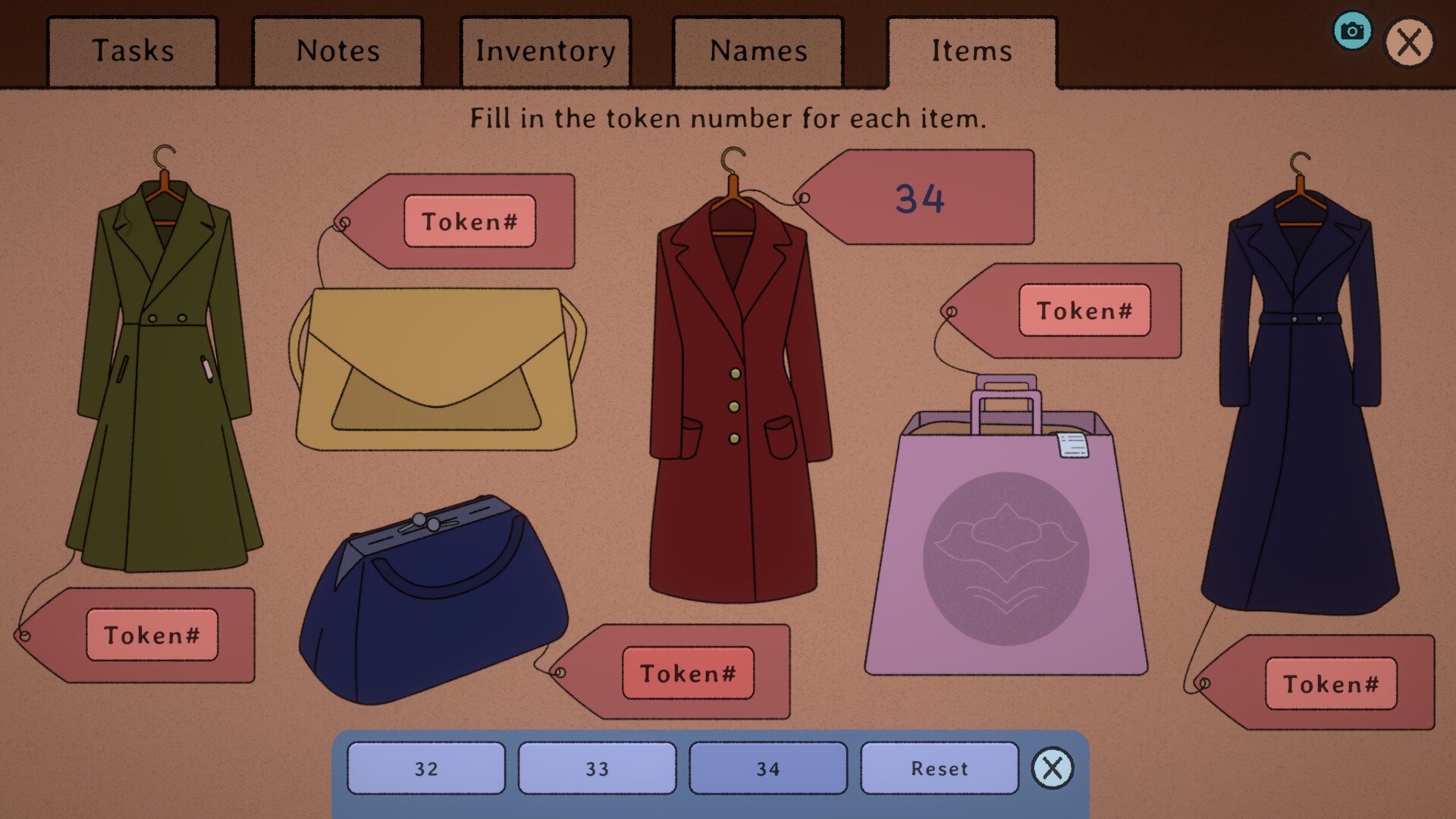
Task: Take a screenshot with the camera icon
Action: [x=1352, y=31]
